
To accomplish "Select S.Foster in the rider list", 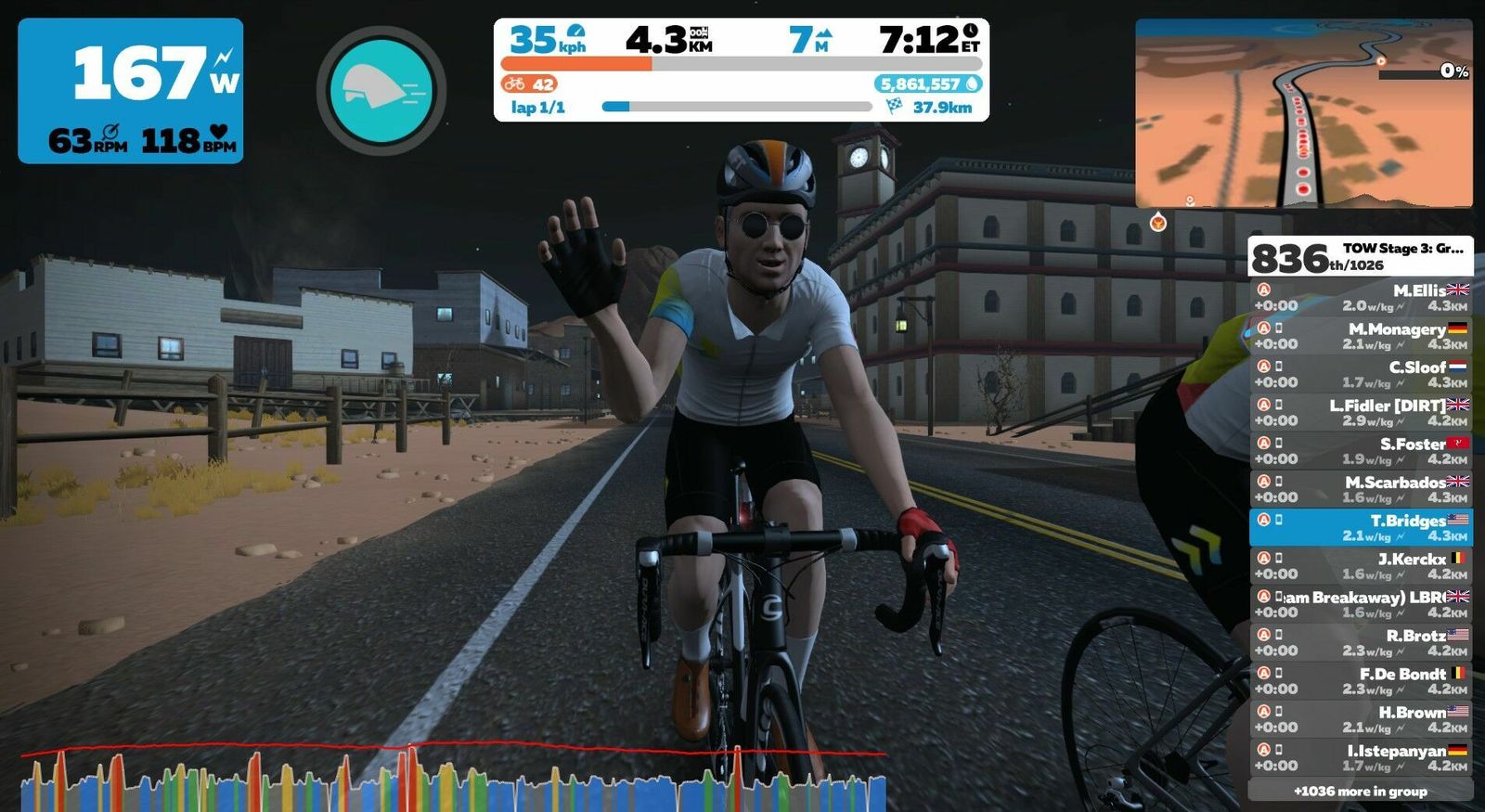I will (x=1361, y=451).
